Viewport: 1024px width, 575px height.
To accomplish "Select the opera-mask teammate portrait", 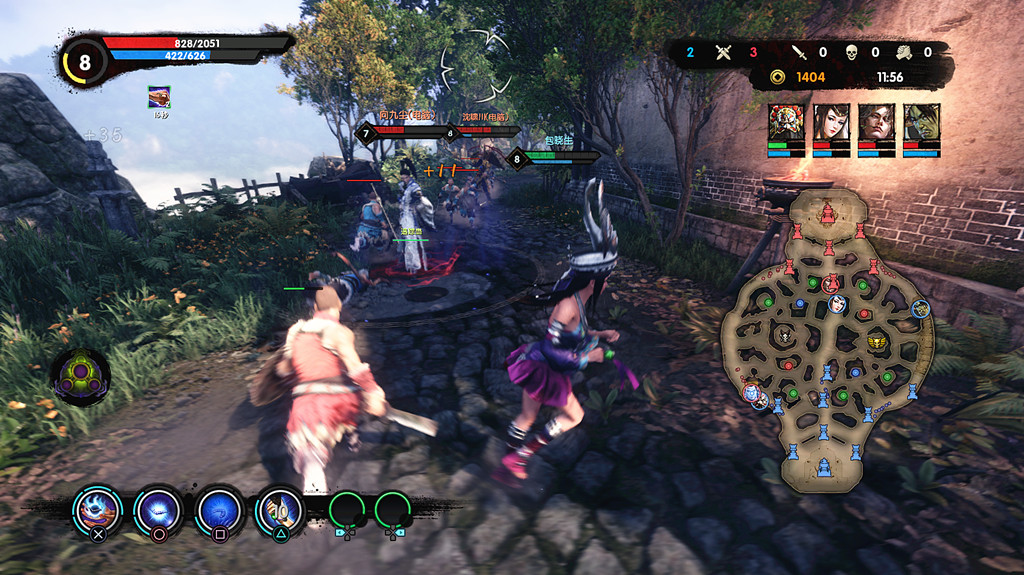I will click(x=785, y=122).
